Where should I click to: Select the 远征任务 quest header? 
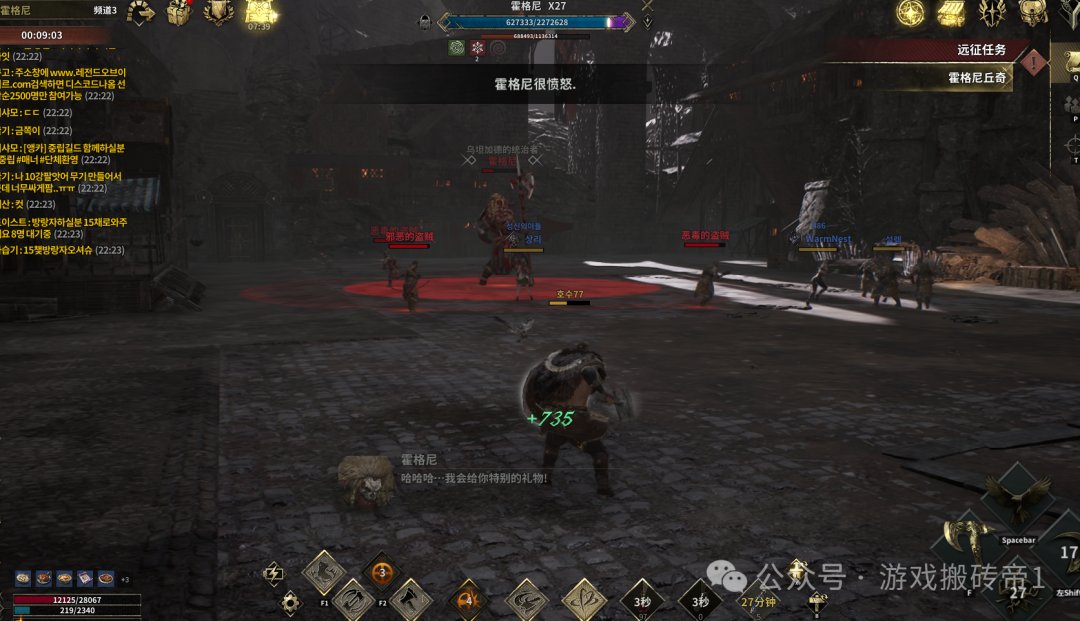(x=980, y=50)
